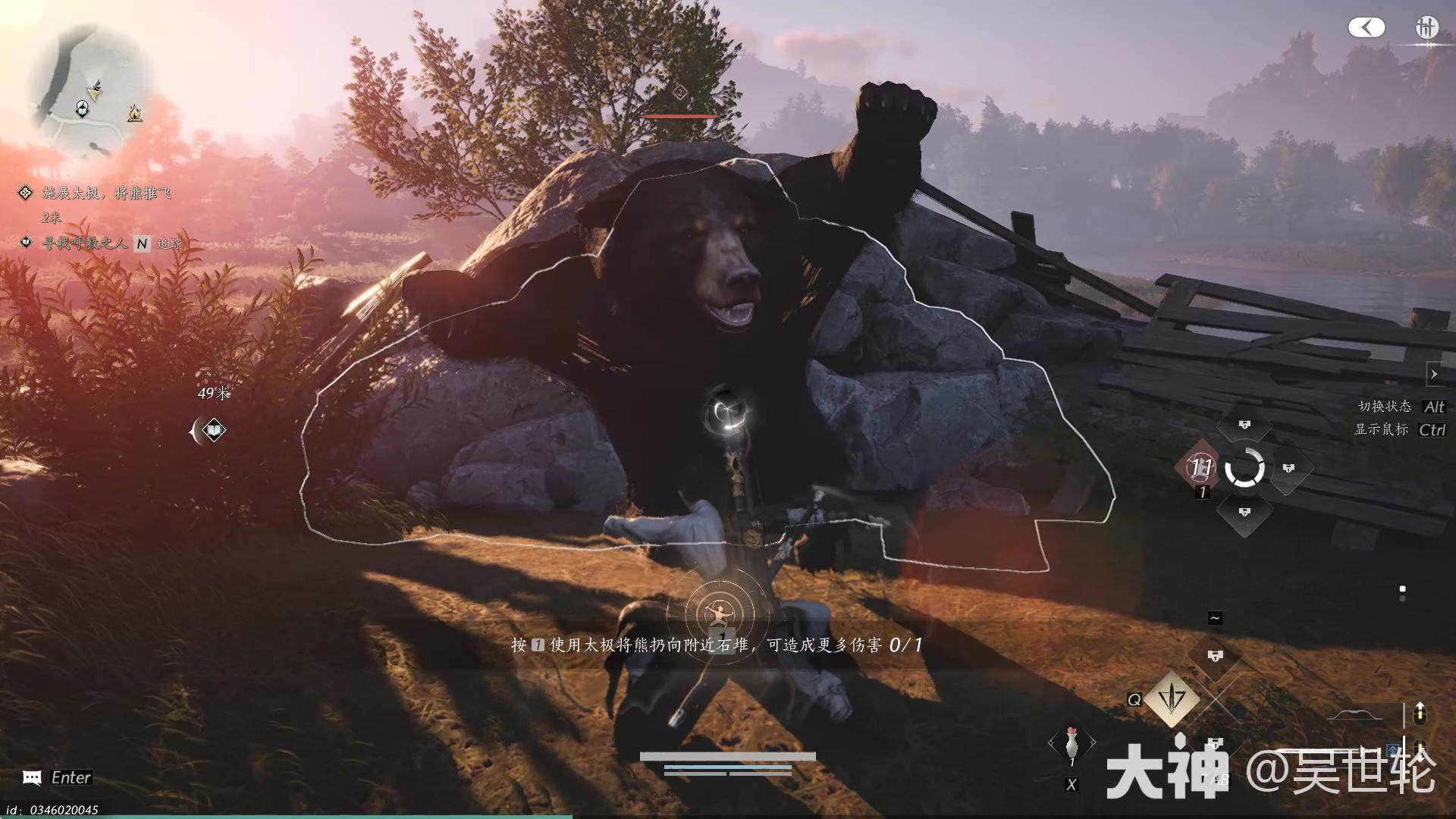Track the 寻找呼救之人 quest entry
This screenshot has height=819, width=1456.
(85, 243)
